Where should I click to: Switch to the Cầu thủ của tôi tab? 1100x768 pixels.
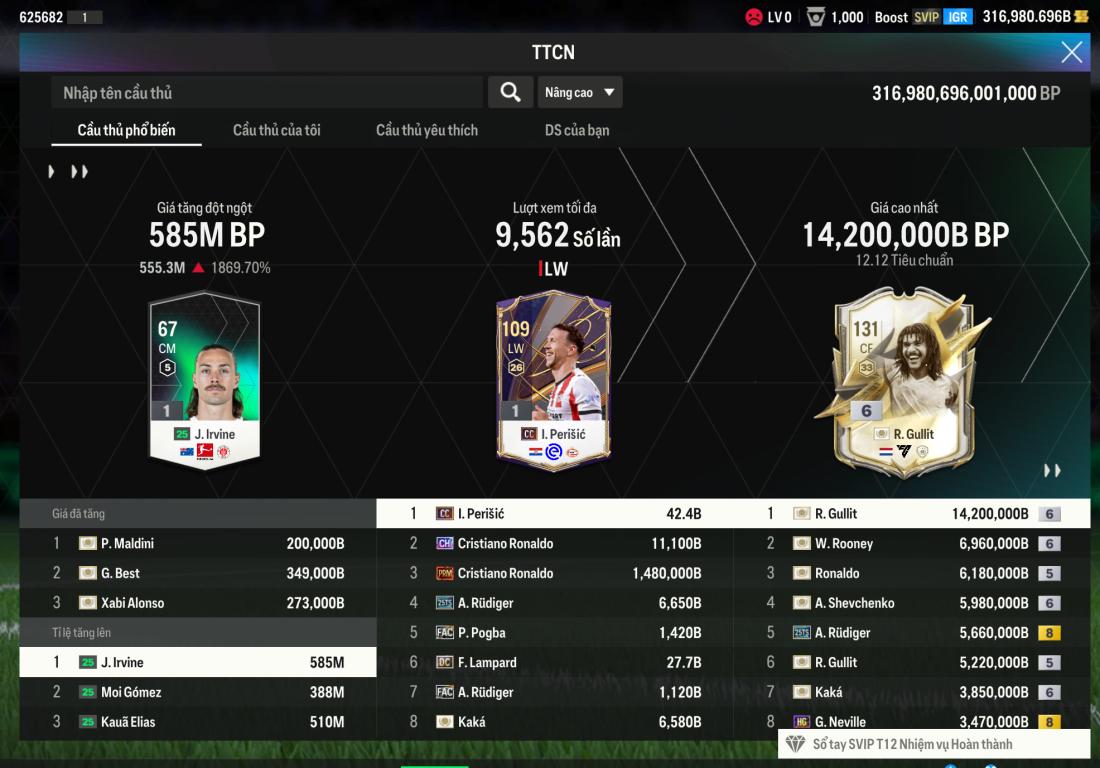tap(276, 130)
